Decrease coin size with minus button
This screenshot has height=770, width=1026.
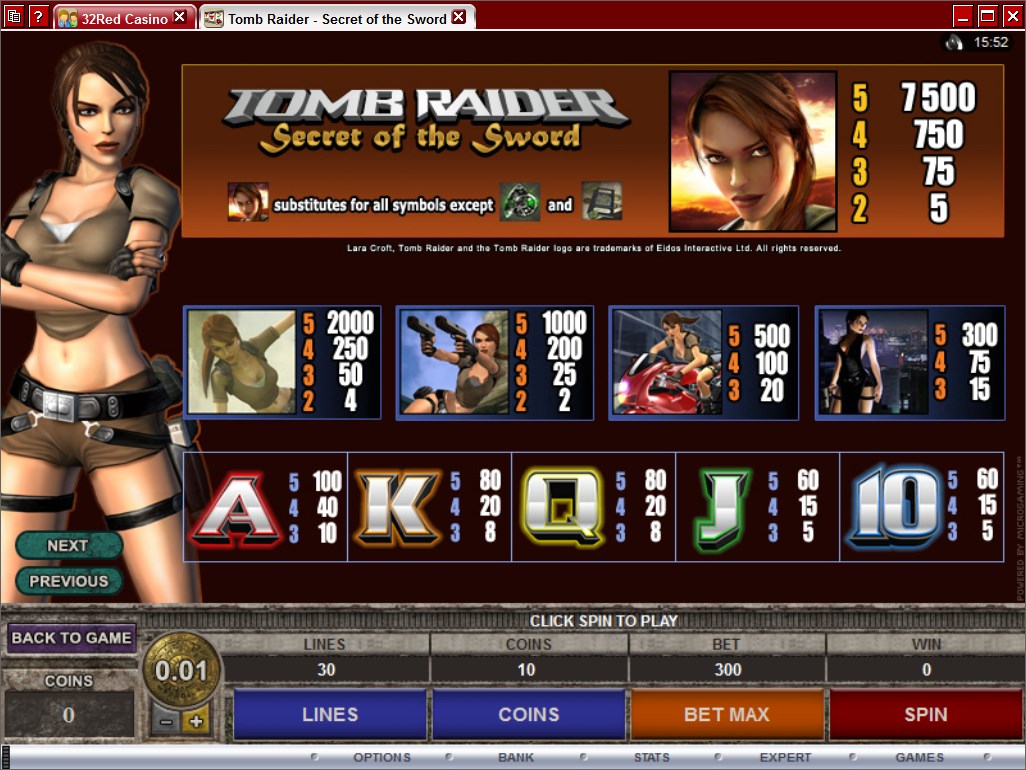coord(166,721)
